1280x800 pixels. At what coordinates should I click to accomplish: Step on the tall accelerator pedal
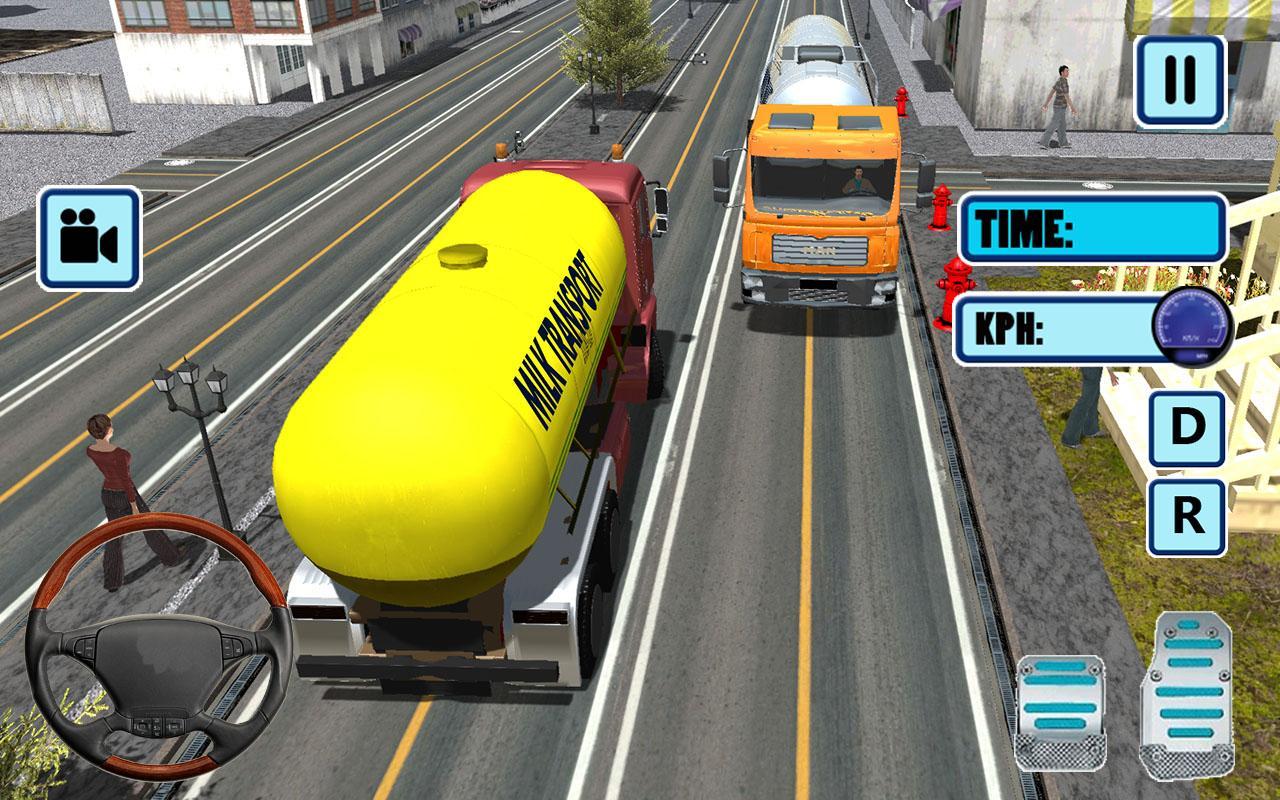click(1187, 694)
